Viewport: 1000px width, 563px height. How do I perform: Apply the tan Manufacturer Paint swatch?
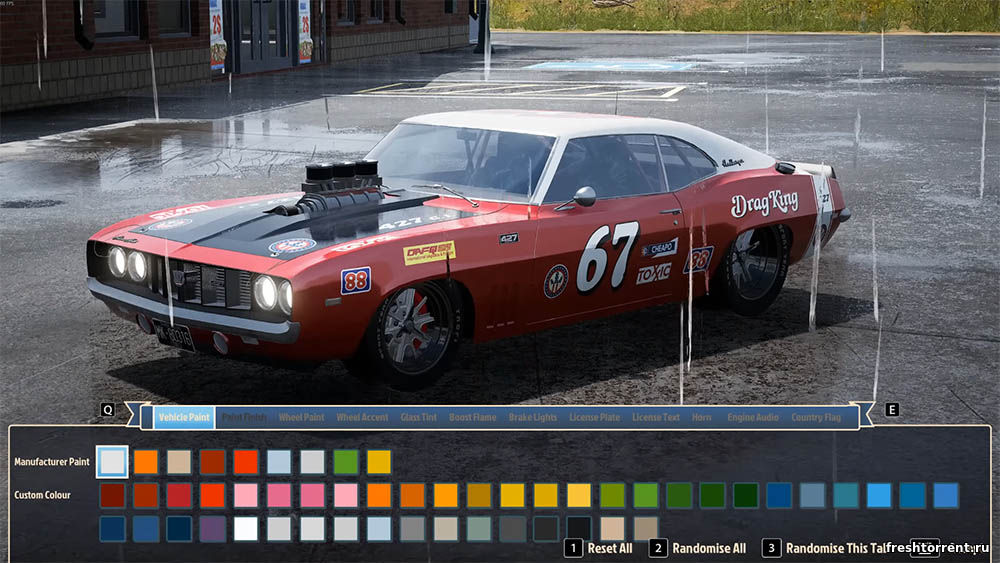tap(179, 462)
